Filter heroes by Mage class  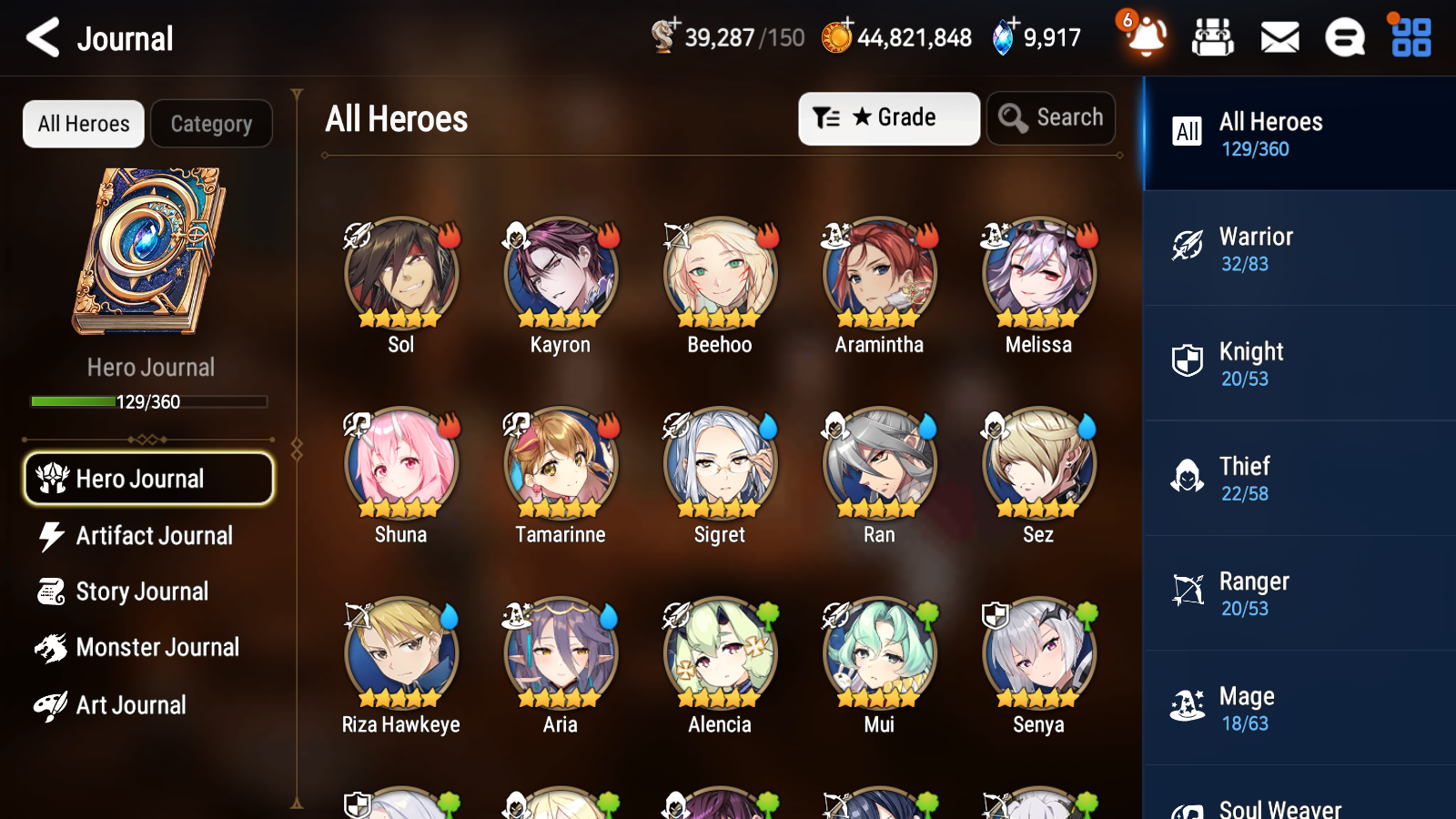[x=1297, y=708]
